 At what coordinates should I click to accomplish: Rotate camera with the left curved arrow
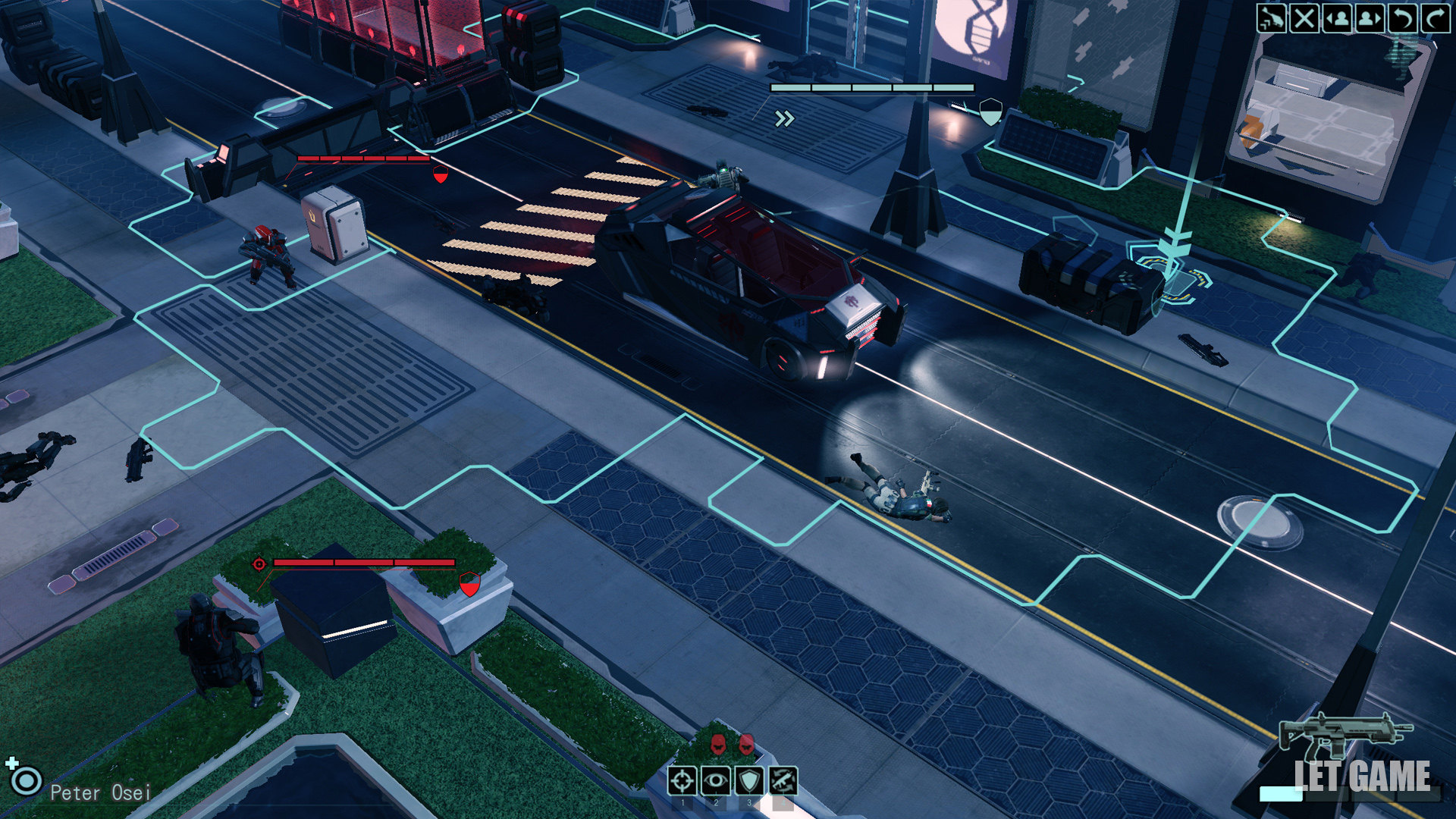[x=1402, y=18]
